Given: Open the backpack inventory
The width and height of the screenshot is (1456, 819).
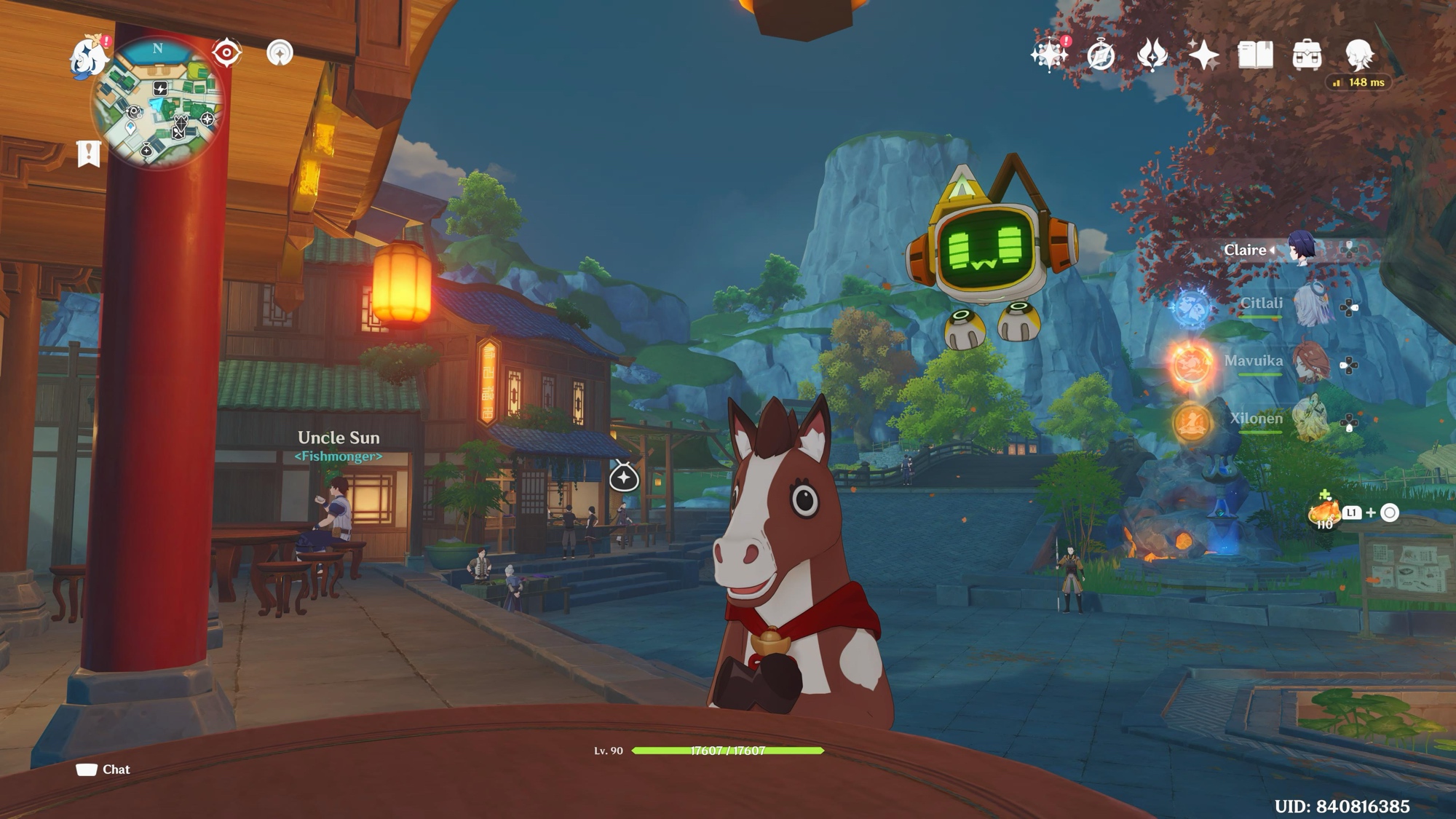Looking at the screenshot, I should (1307, 55).
